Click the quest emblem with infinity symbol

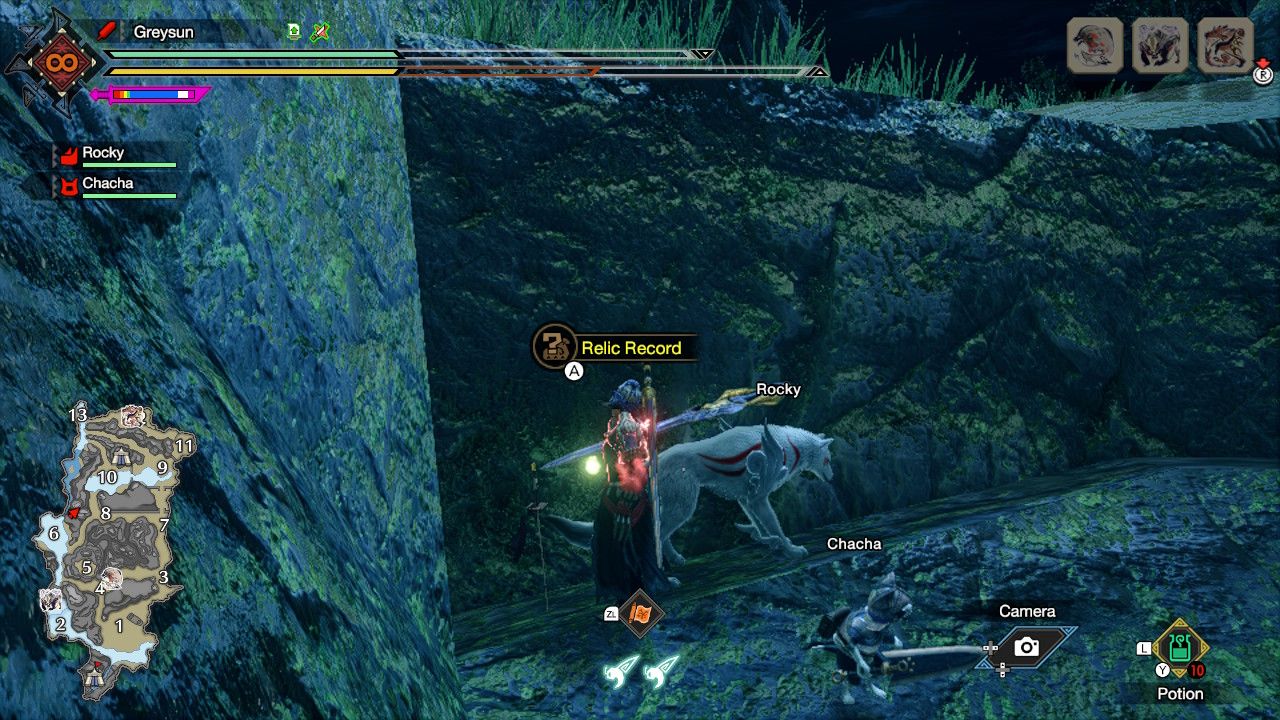click(62, 60)
